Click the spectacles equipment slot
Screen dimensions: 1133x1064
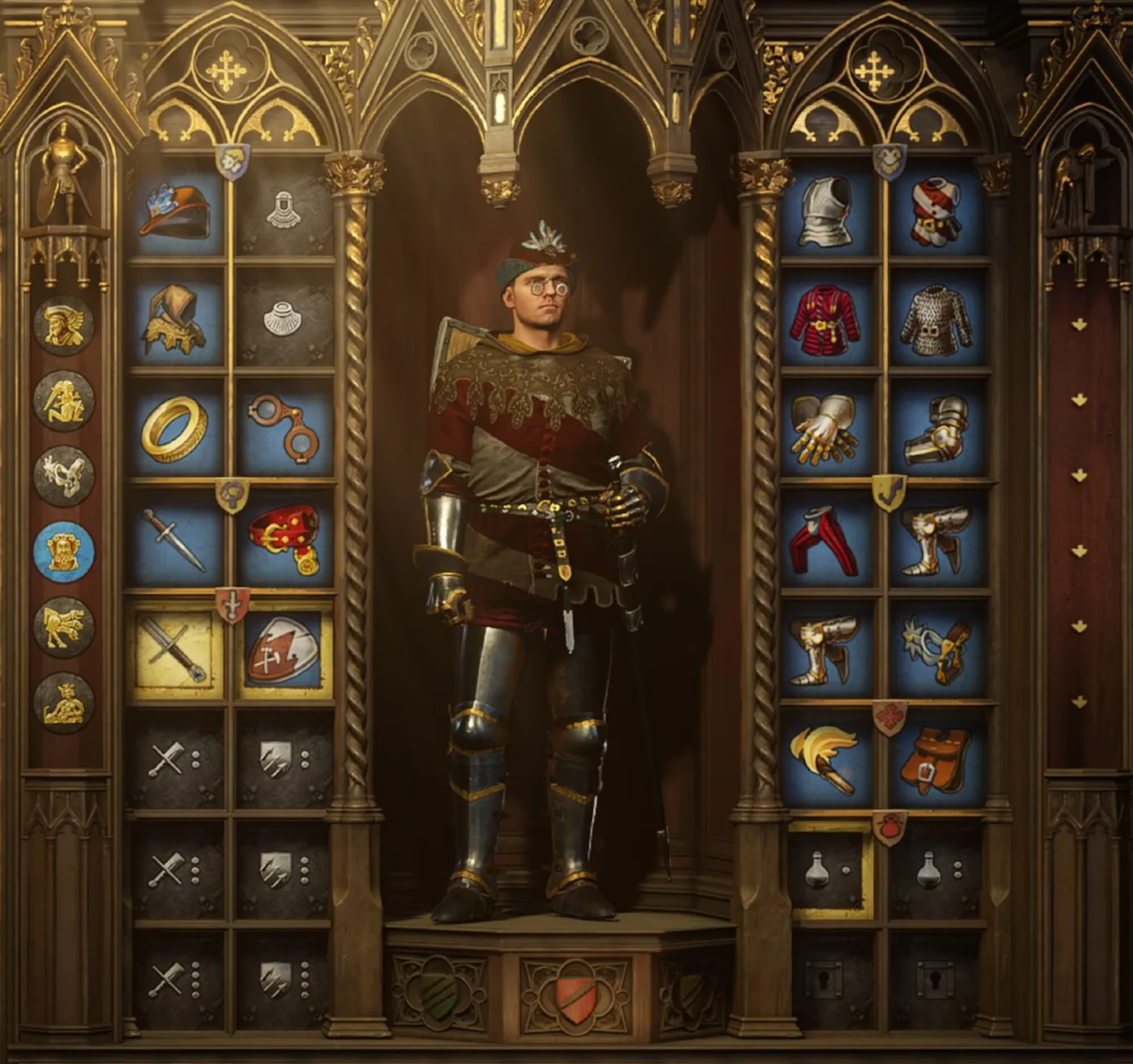(284, 428)
